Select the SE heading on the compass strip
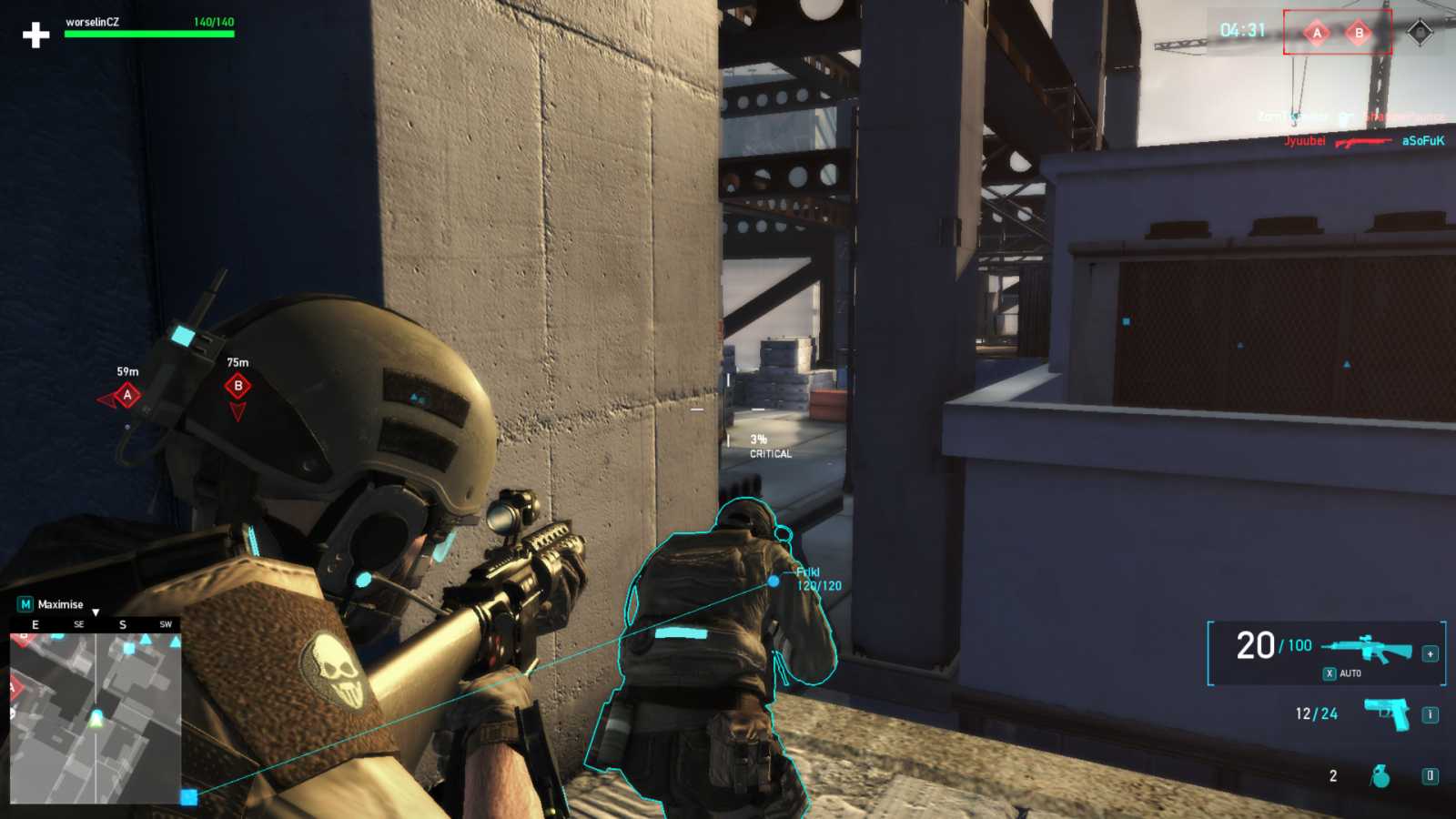Image resolution: width=1456 pixels, height=819 pixels. tap(78, 624)
